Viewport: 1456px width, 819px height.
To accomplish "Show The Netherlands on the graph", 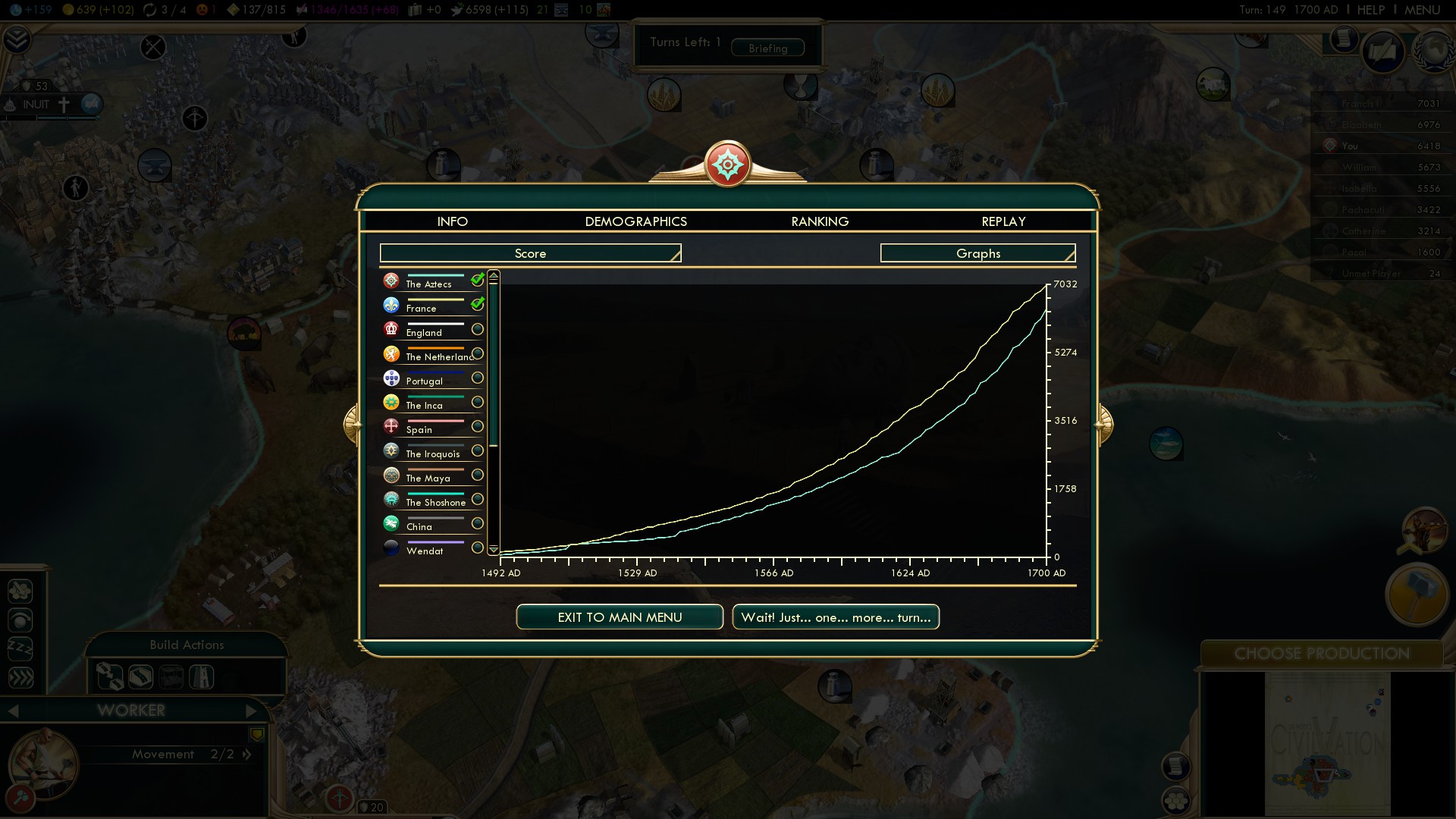I will (x=477, y=353).
